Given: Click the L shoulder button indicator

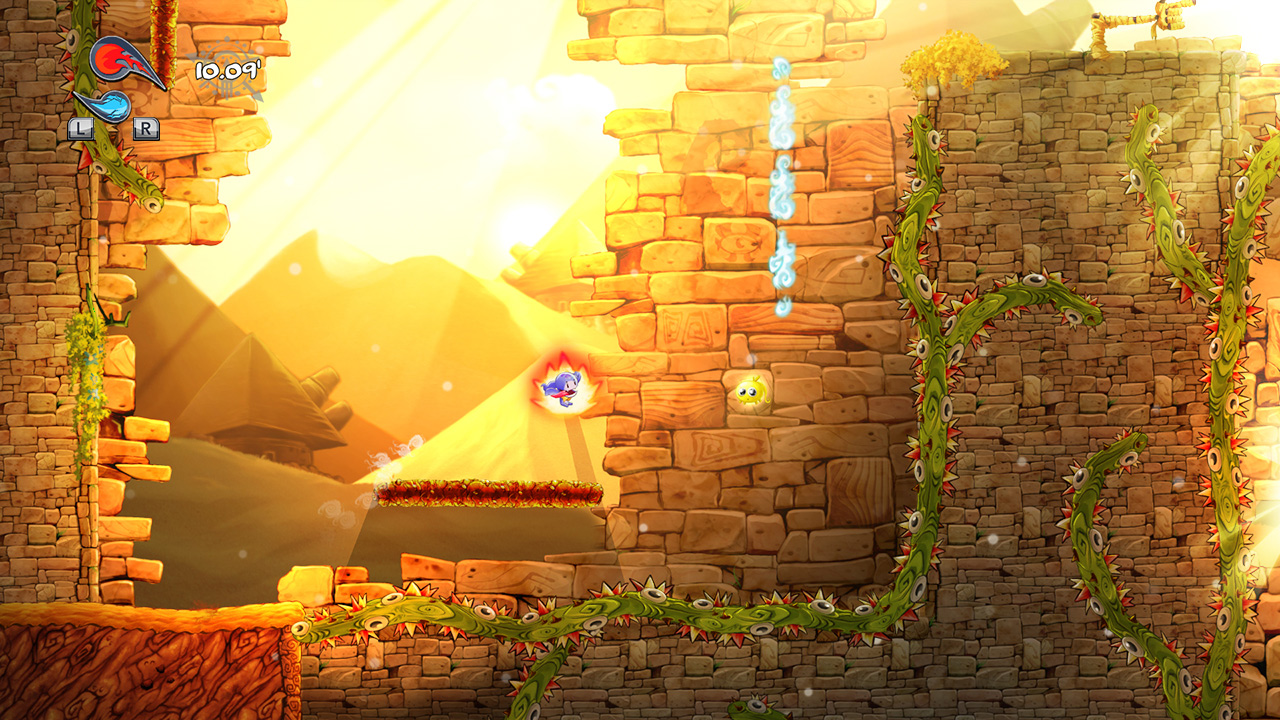Looking at the screenshot, I should (80, 128).
